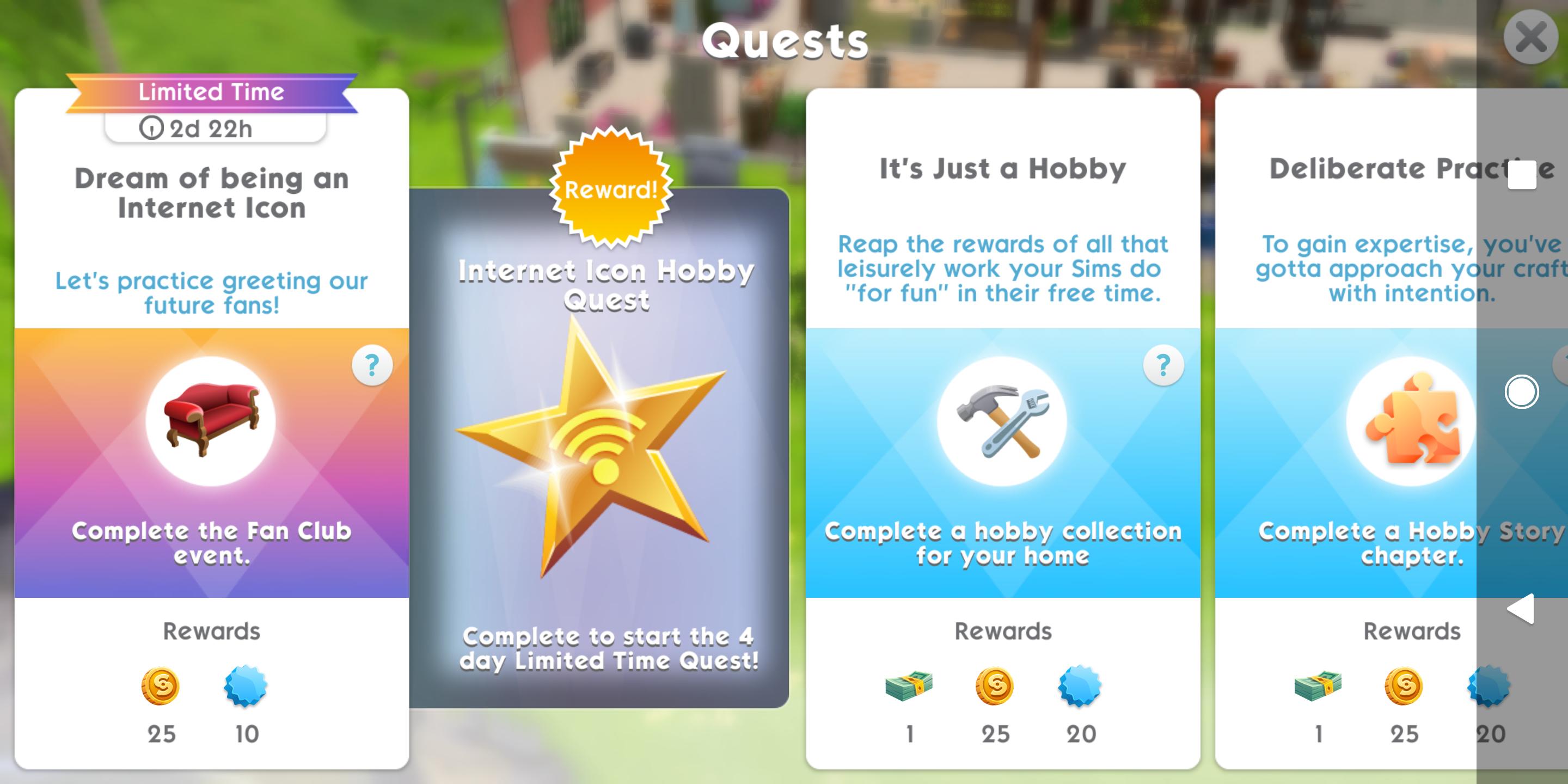Tap the blue ticket reward on It's Just a Hobby
Viewport: 1568px width, 784px height.
coord(1079,685)
